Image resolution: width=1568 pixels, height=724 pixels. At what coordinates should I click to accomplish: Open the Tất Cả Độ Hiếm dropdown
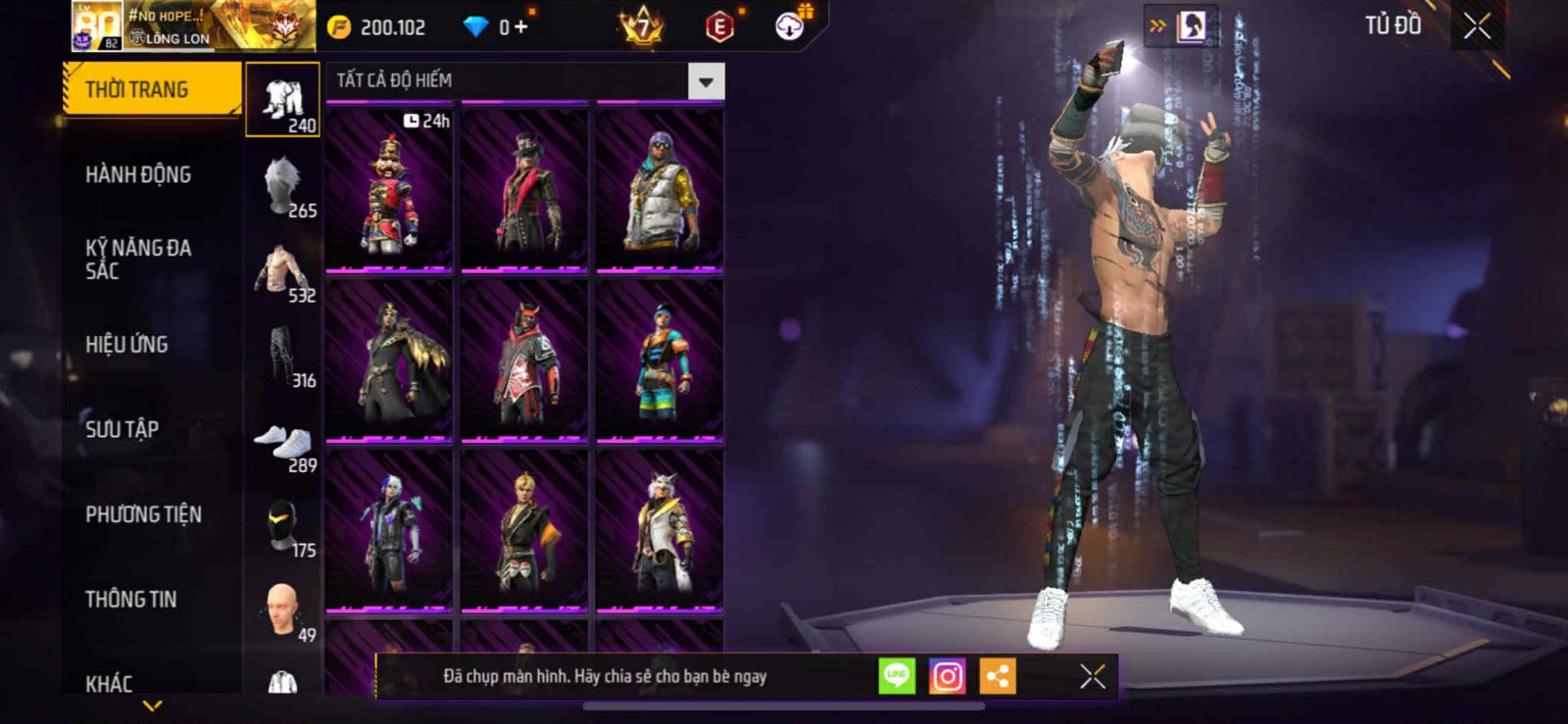point(706,81)
